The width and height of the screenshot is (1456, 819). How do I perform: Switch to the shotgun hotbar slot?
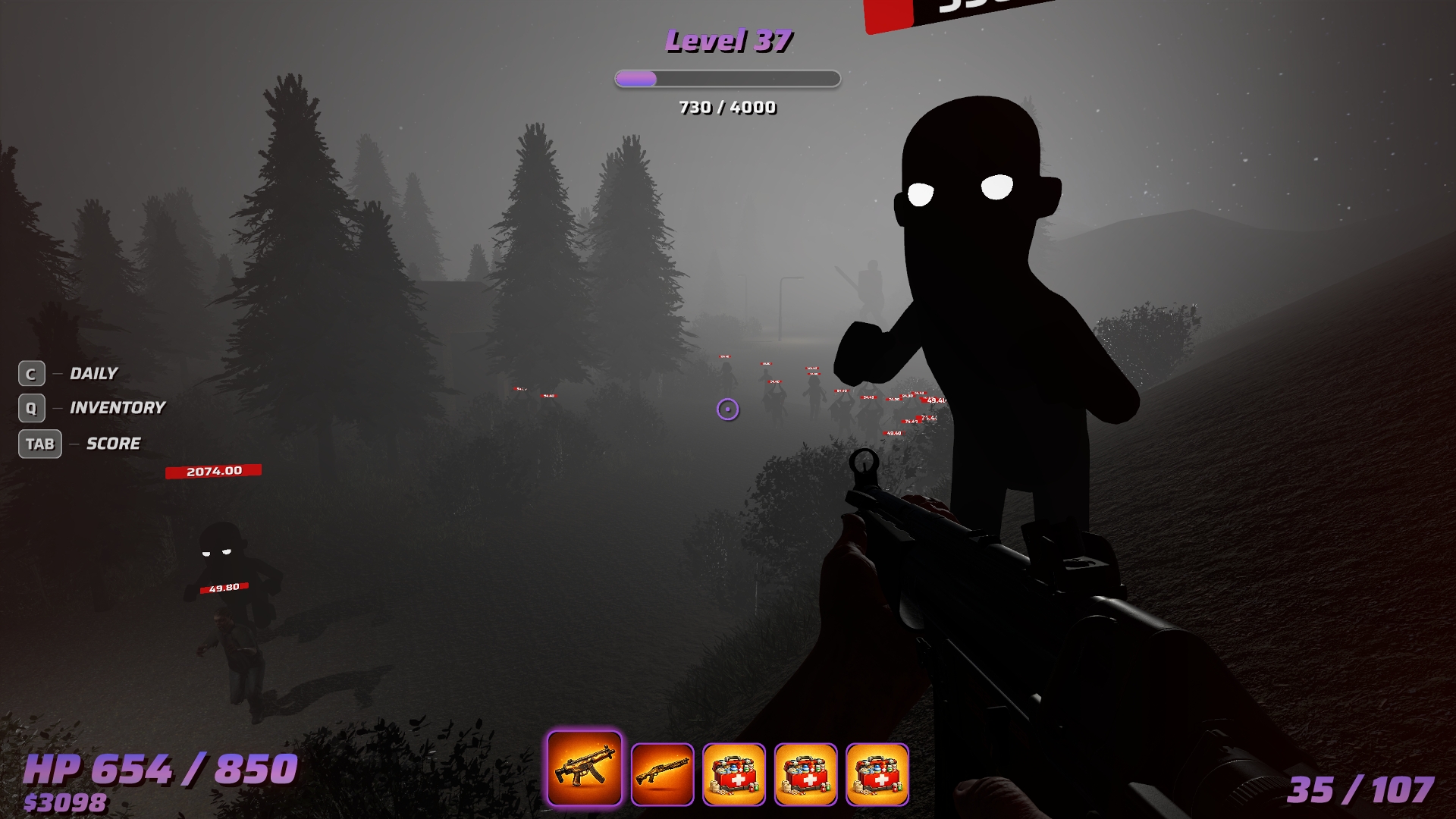[x=662, y=773]
